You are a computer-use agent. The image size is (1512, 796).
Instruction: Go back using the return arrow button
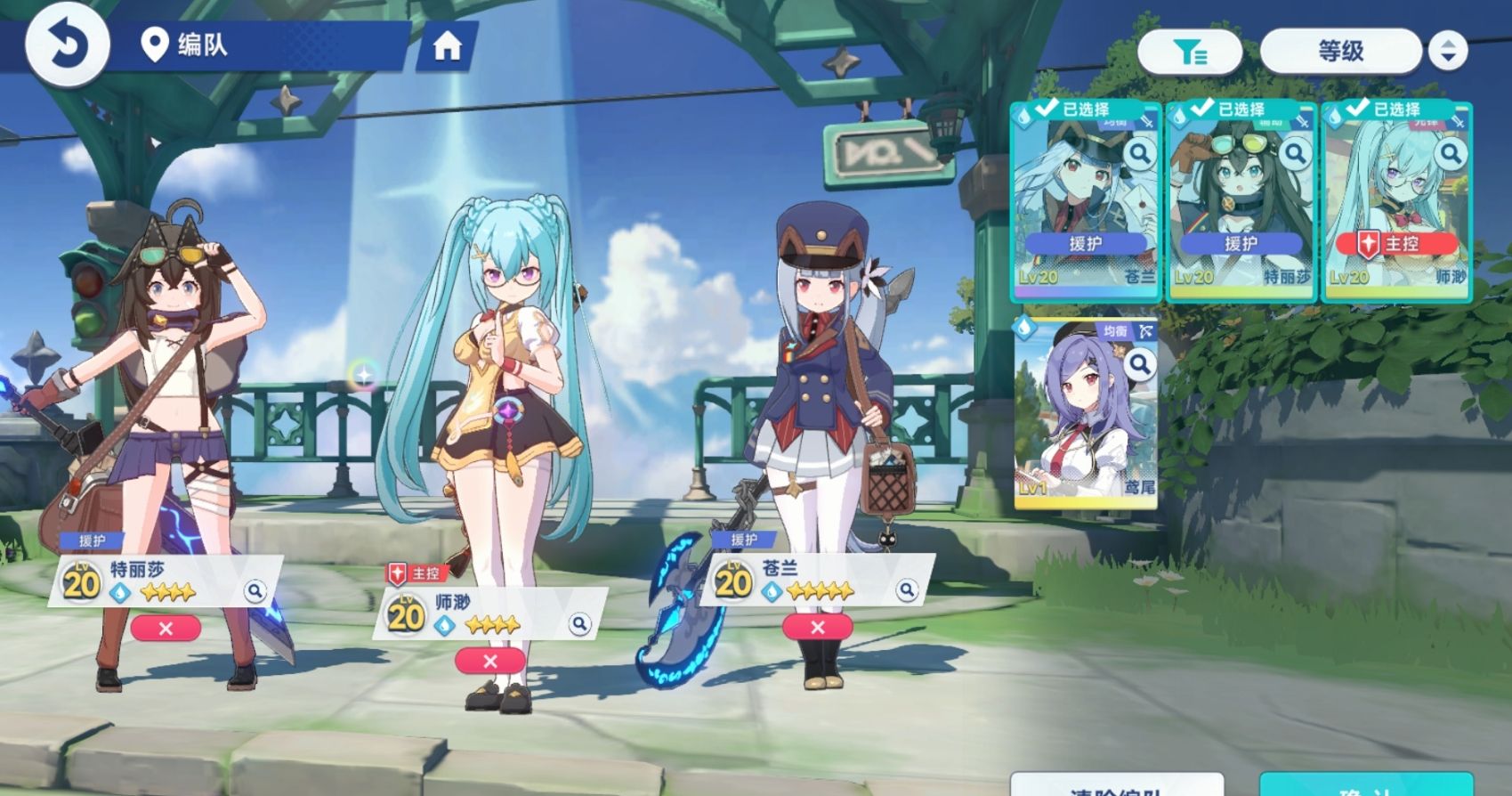tap(67, 45)
